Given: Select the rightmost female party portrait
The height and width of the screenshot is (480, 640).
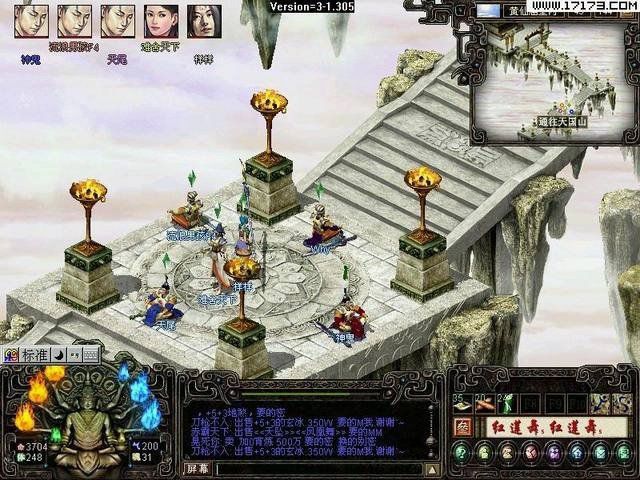Looking at the screenshot, I should [x=205, y=21].
